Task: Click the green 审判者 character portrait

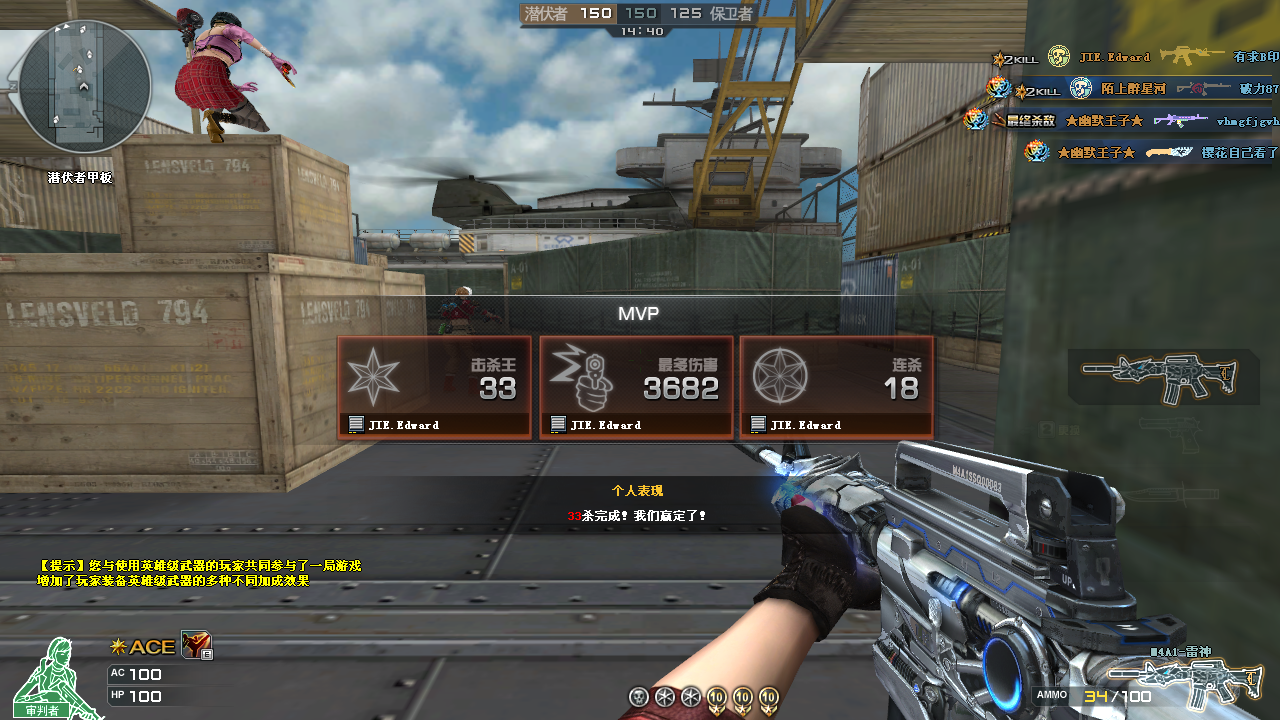Action: pos(50,680)
